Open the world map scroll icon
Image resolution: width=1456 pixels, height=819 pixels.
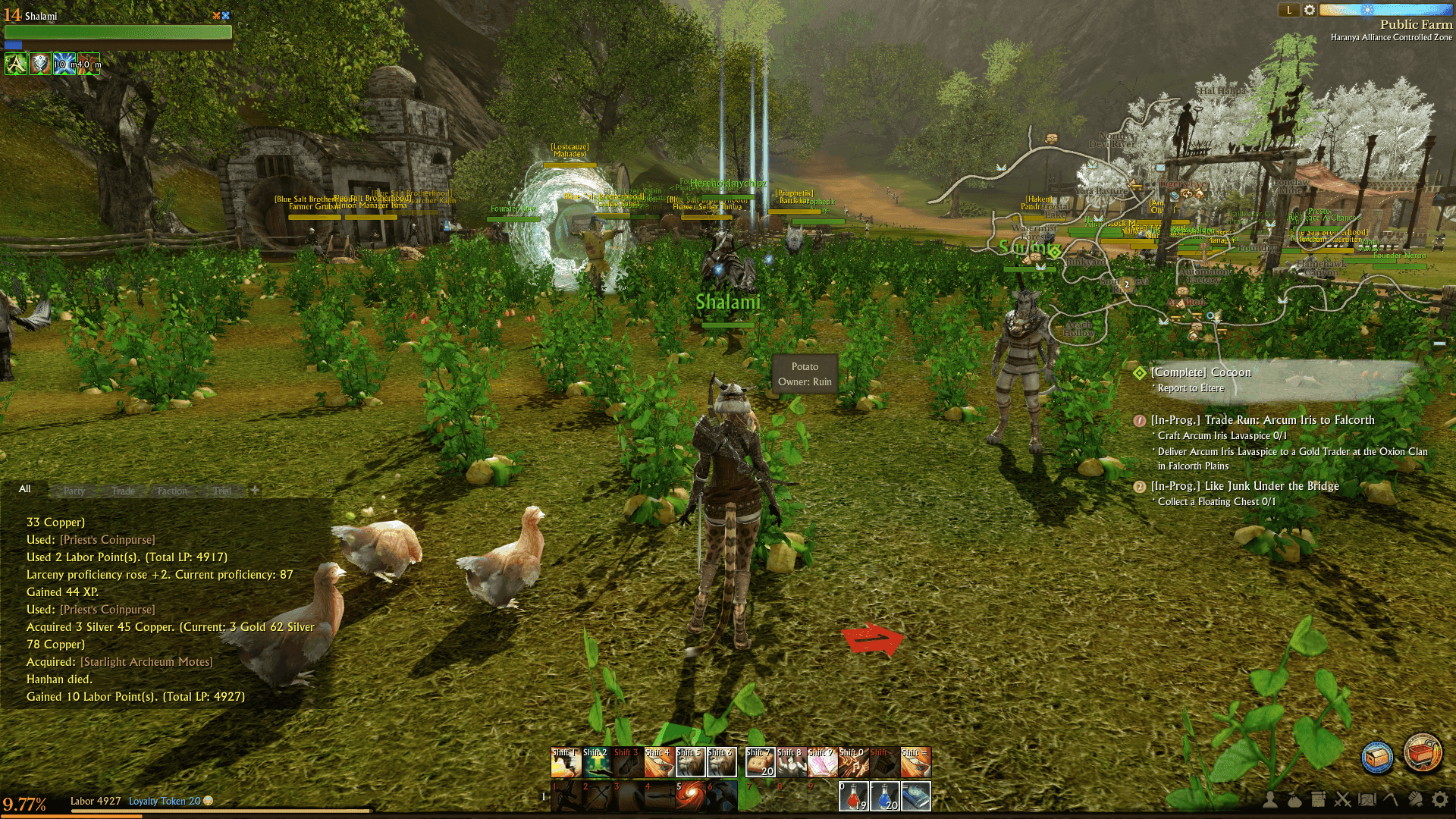click(x=1367, y=799)
